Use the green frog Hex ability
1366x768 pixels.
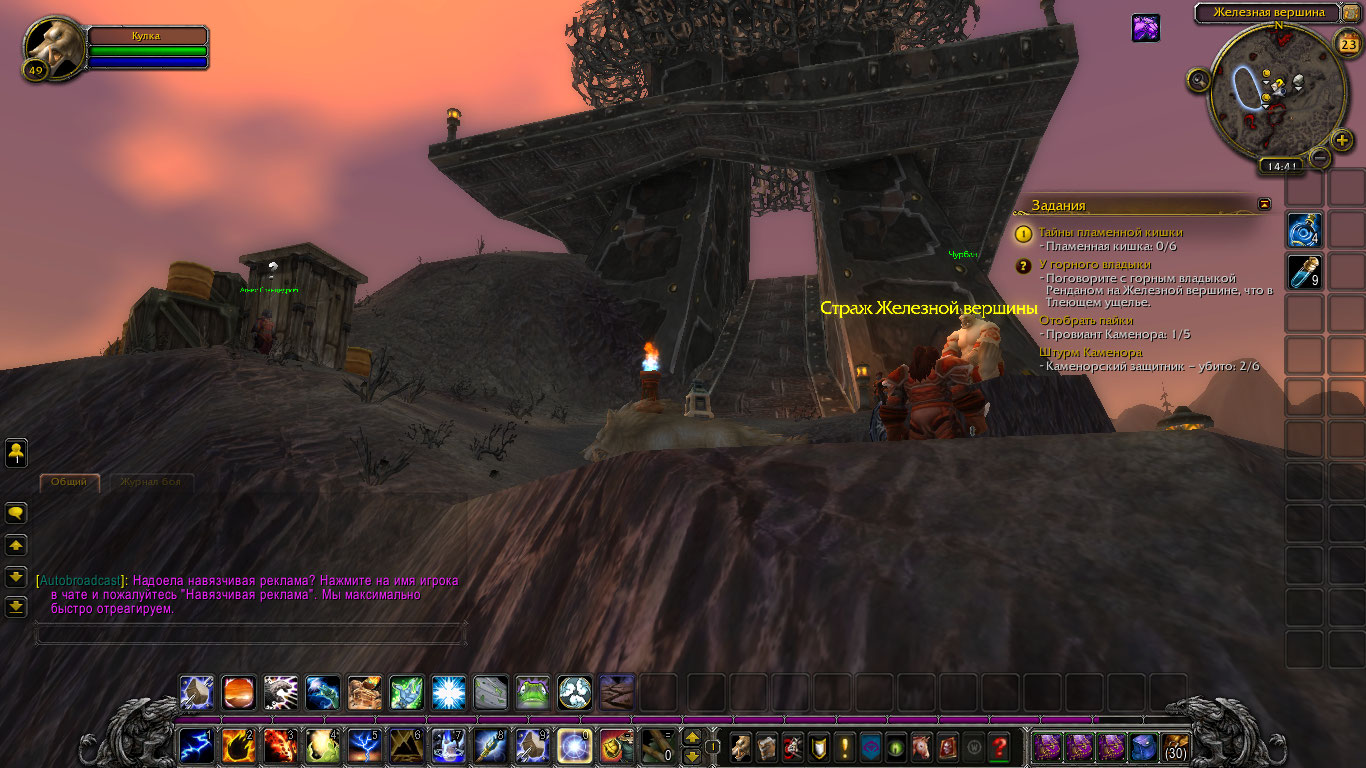(532, 692)
